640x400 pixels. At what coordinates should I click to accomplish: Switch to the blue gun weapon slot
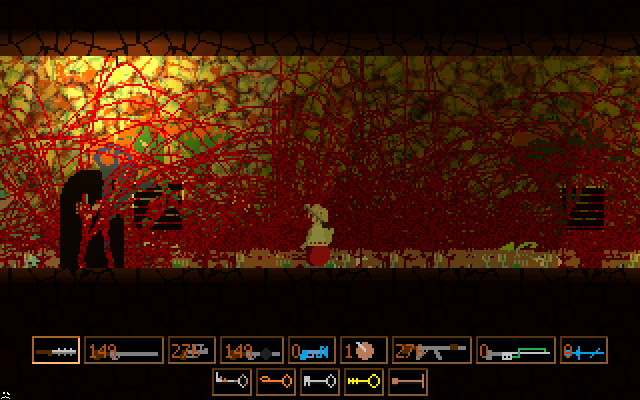(312, 350)
